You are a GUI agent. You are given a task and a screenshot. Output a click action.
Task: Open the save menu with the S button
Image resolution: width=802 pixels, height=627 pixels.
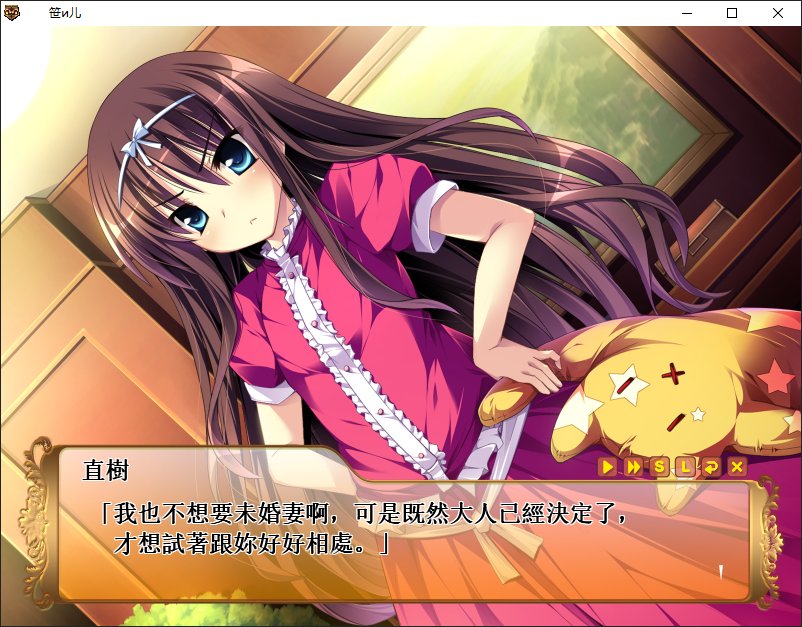click(x=659, y=467)
